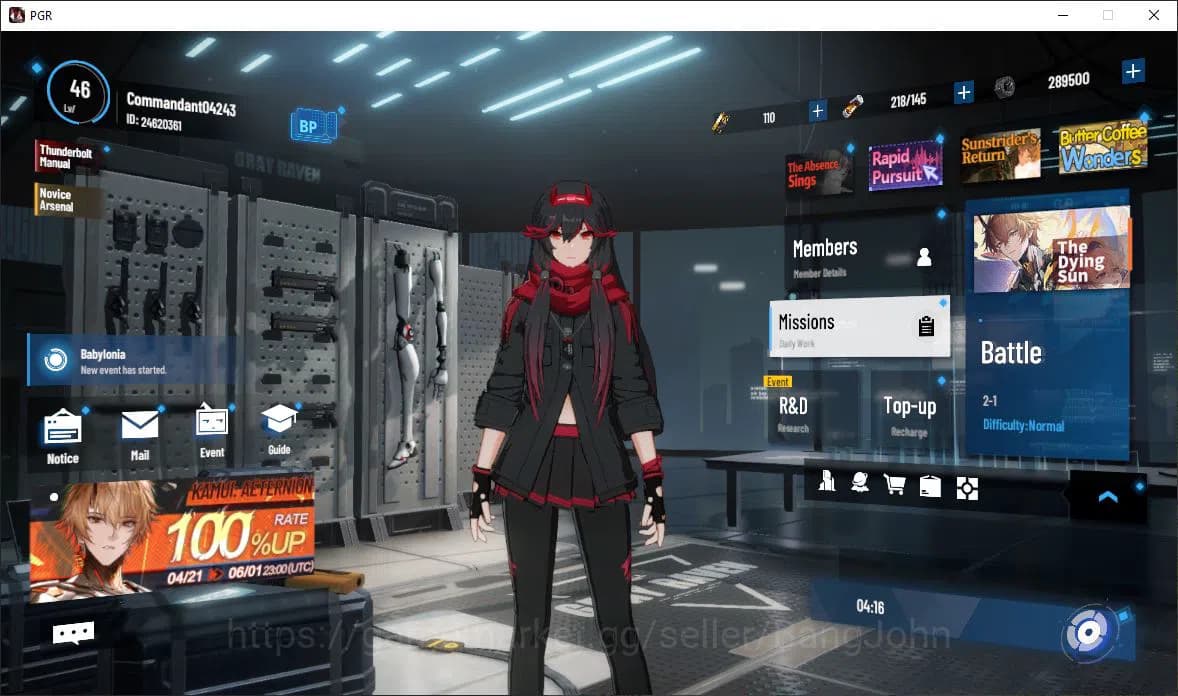Open the Kamui Aeternion rate-up banner
The width and height of the screenshot is (1178, 696).
pos(172,539)
